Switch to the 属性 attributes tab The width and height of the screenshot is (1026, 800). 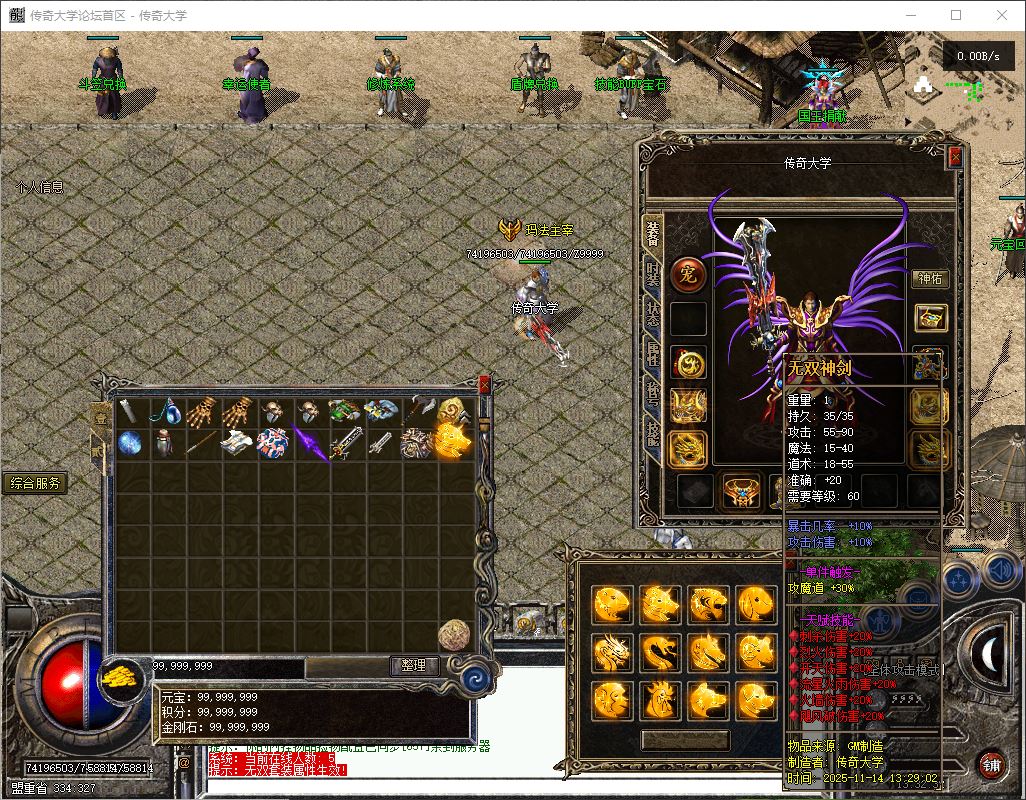(653, 352)
